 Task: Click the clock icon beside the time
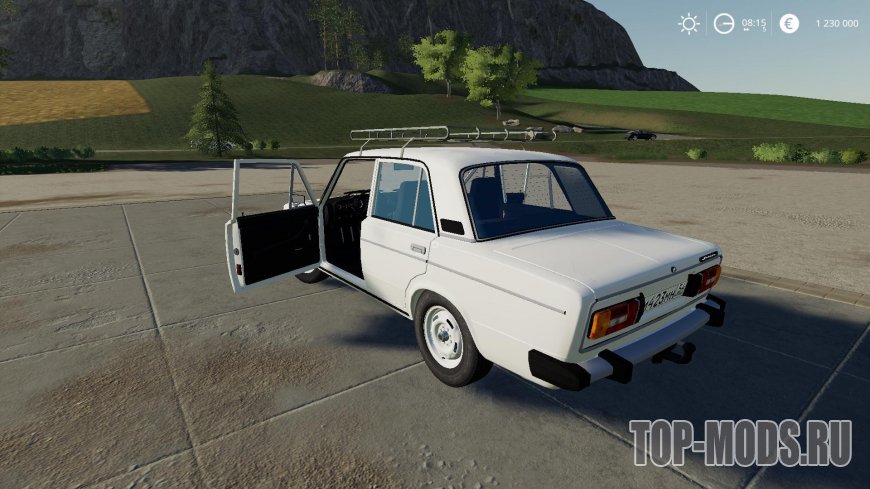723,24
